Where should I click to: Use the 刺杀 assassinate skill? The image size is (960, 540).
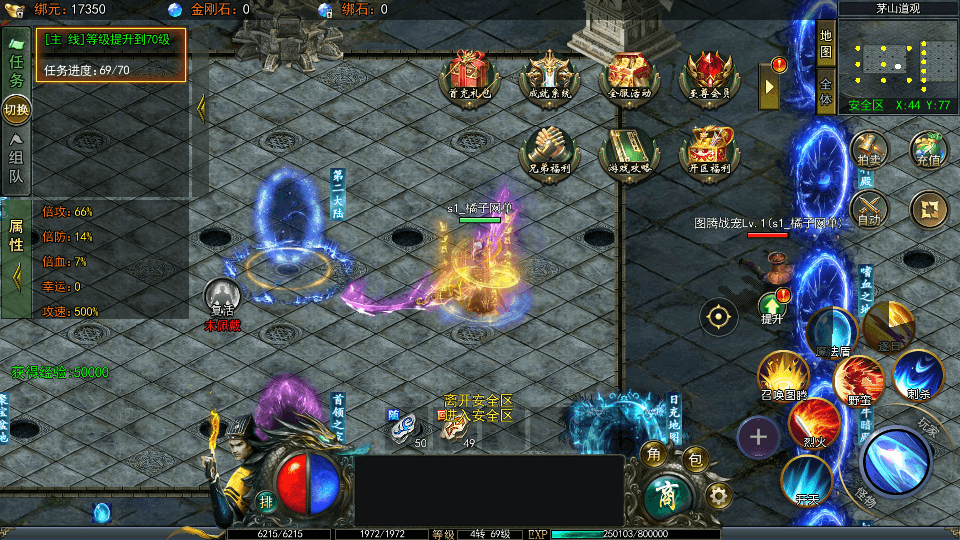[918, 373]
